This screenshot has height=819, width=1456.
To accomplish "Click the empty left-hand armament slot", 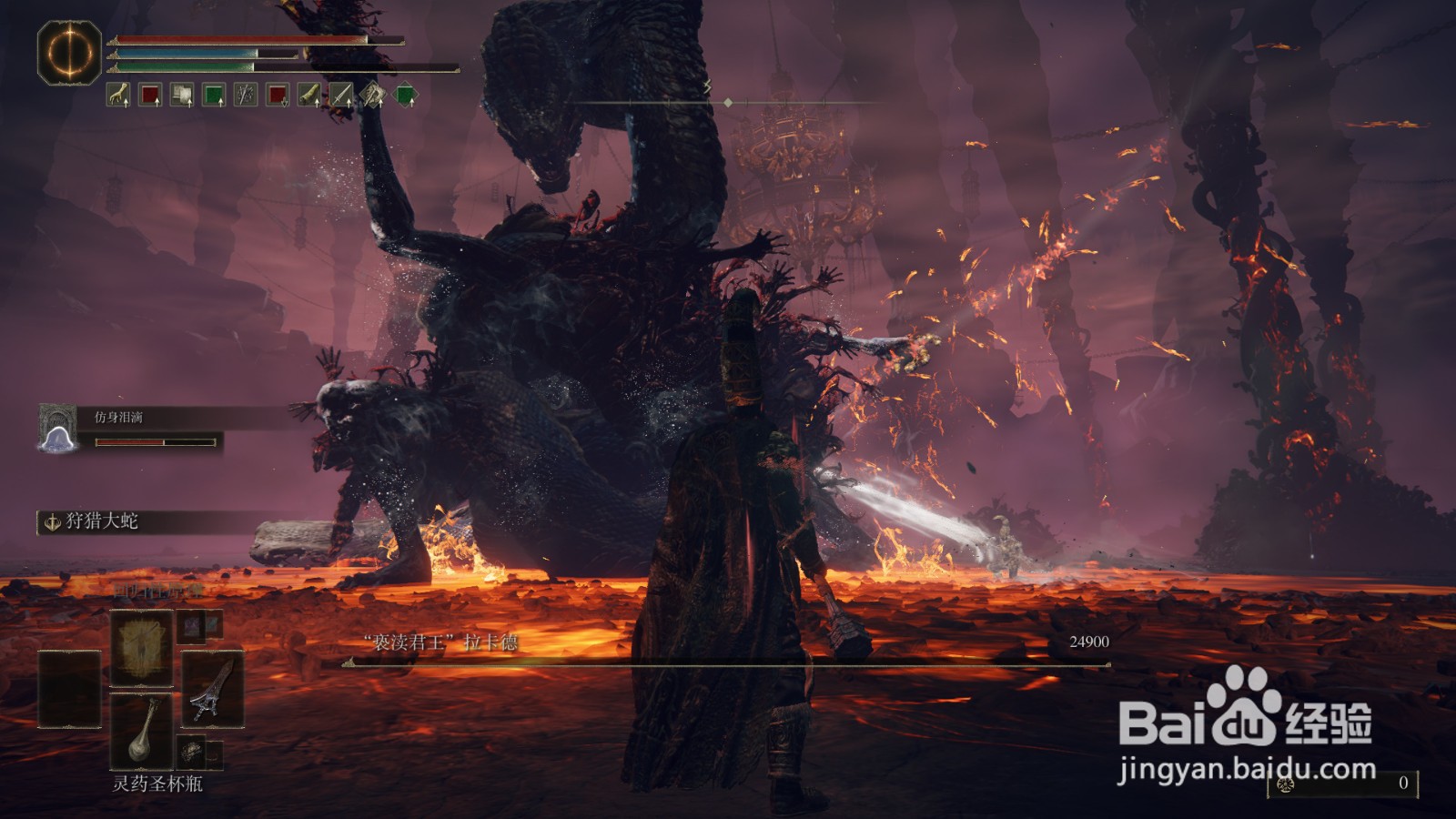I will (69, 689).
